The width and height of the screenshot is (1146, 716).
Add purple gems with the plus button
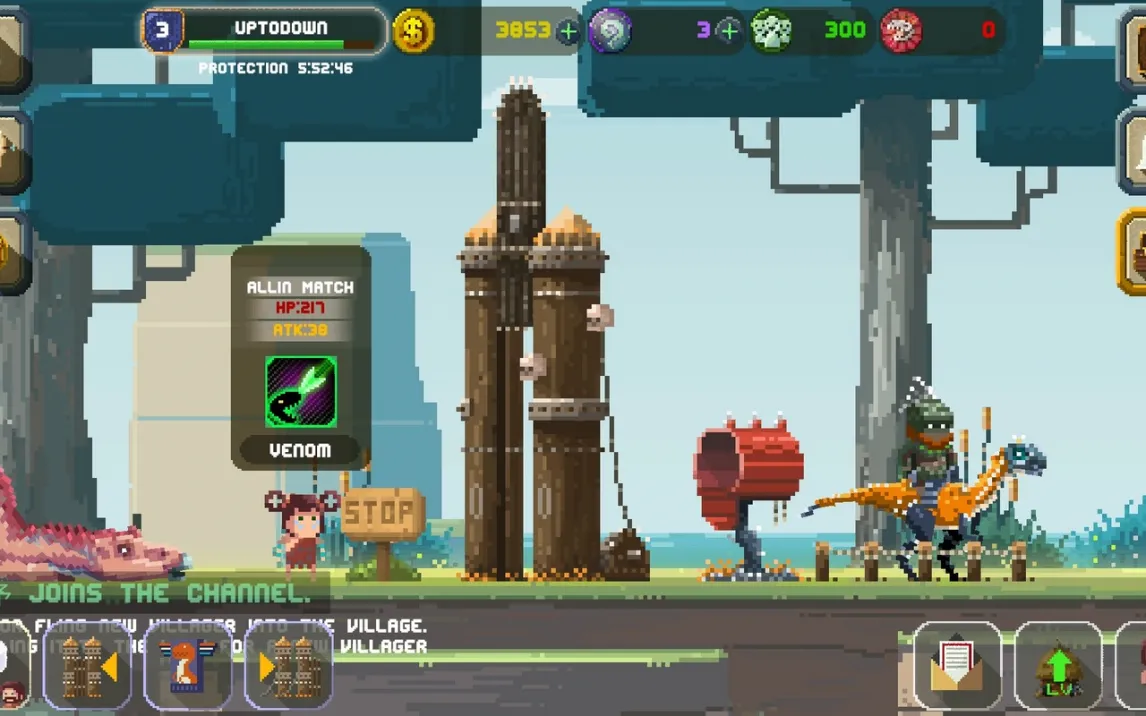click(730, 31)
